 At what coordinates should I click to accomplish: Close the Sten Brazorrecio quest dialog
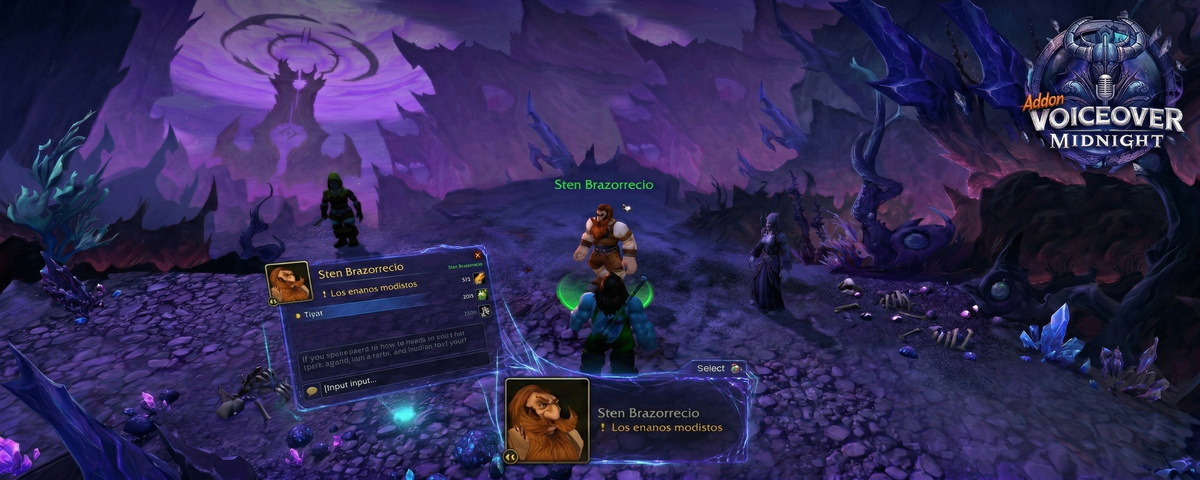(x=478, y=254)
